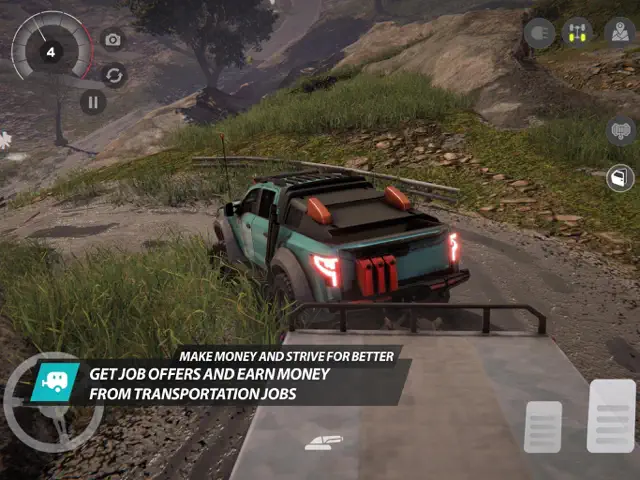Toggle the headlights
The height and width of the screenshot is (480, 640).
click(x=540, y=33)
